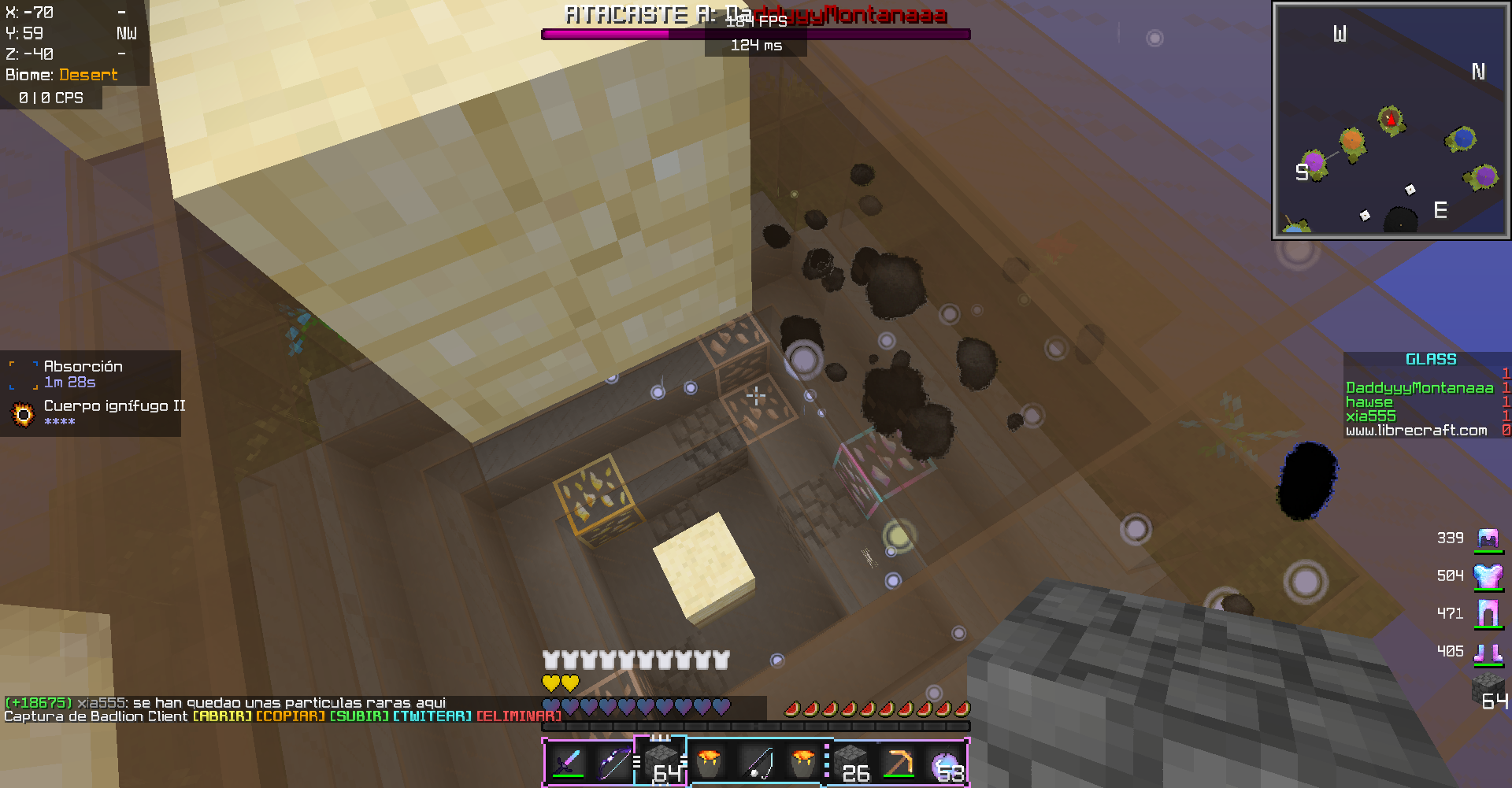Click SUBIR to upload the screenshot
The width and height of the screenshot is (1512, 788).
358,716
